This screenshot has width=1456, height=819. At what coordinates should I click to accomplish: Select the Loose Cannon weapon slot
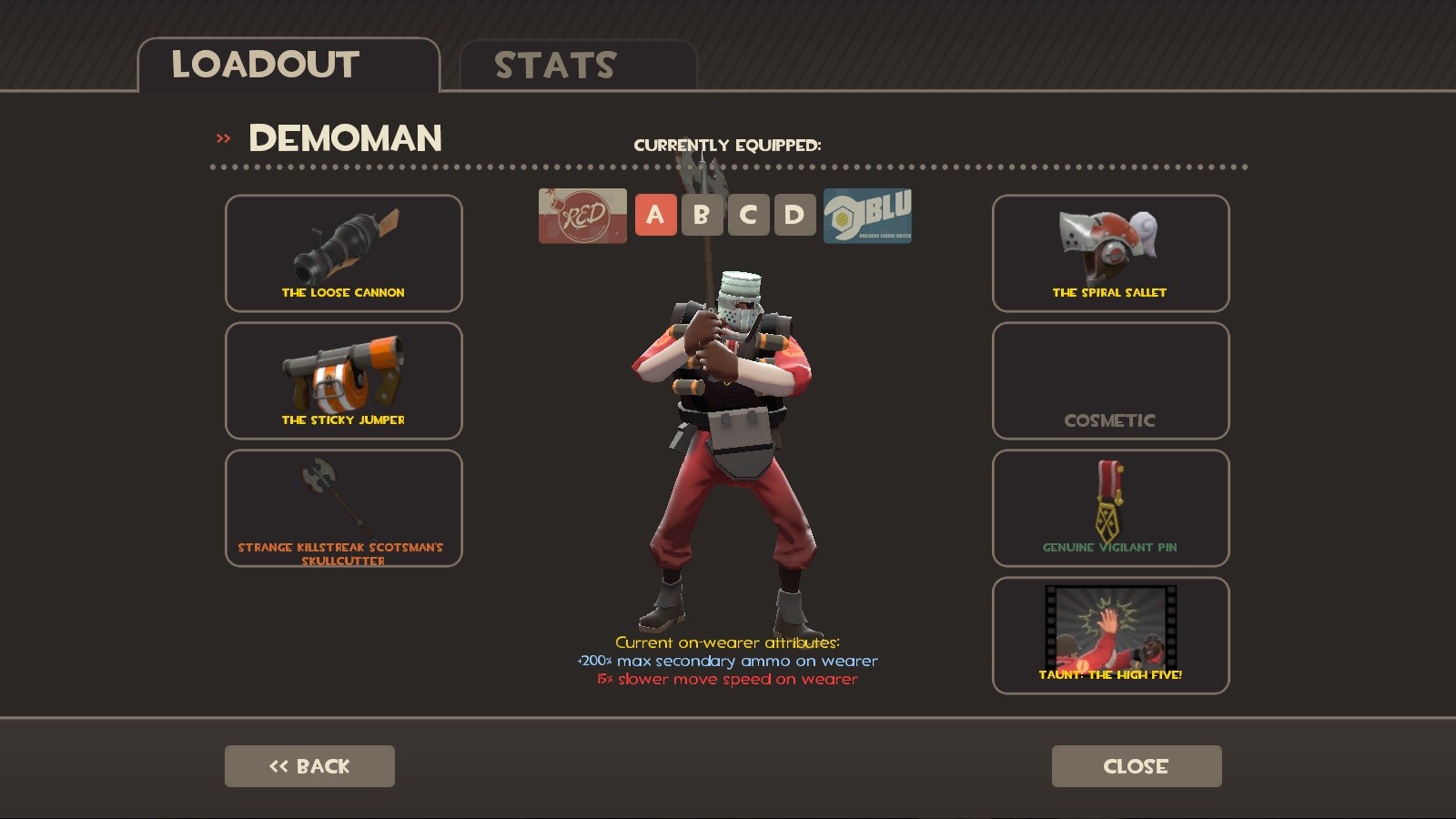pyautogui.click(x=343, y=253)
